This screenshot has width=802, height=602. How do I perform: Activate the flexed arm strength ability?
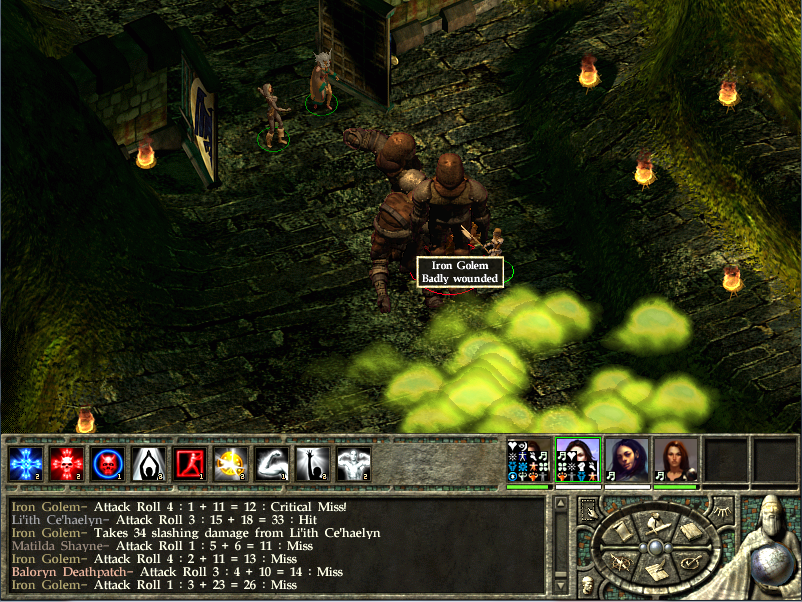tap(272, 464)
